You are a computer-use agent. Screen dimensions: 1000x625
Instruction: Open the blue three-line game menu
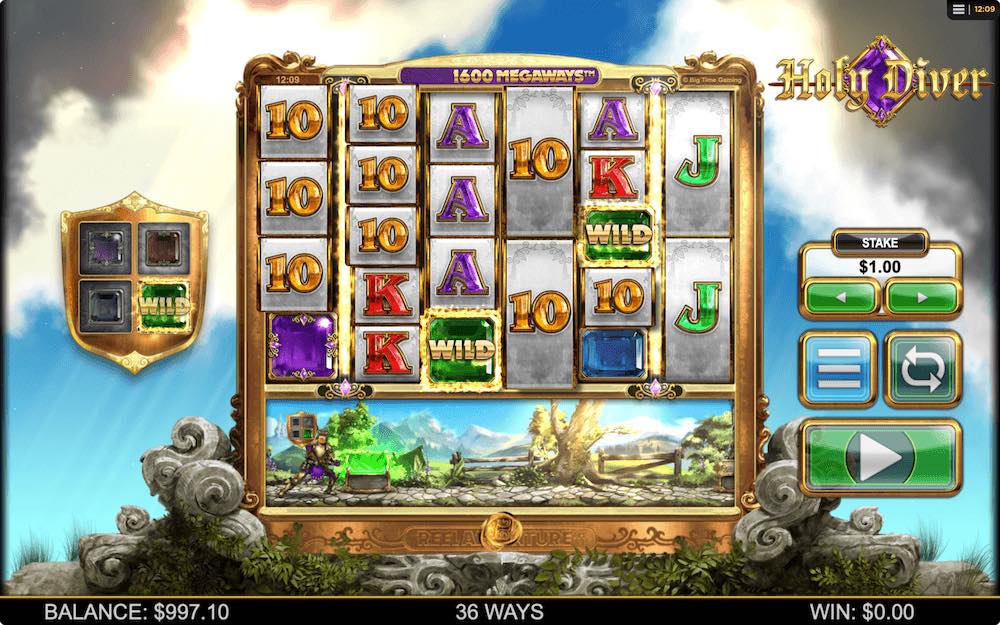tap(838, 368)
